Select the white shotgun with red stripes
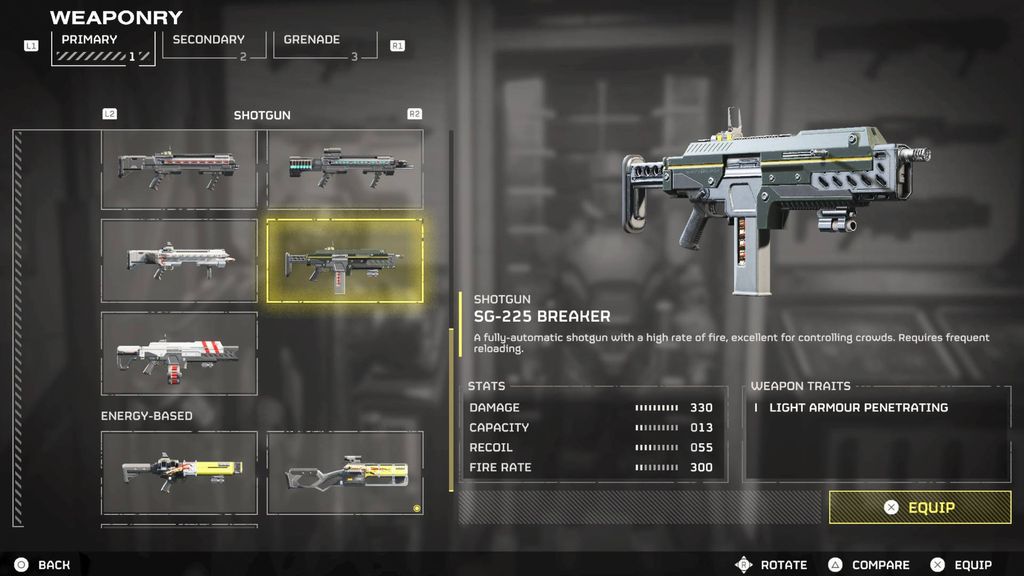The height and width of the screenshot is (576, 1024). point(179,353)
